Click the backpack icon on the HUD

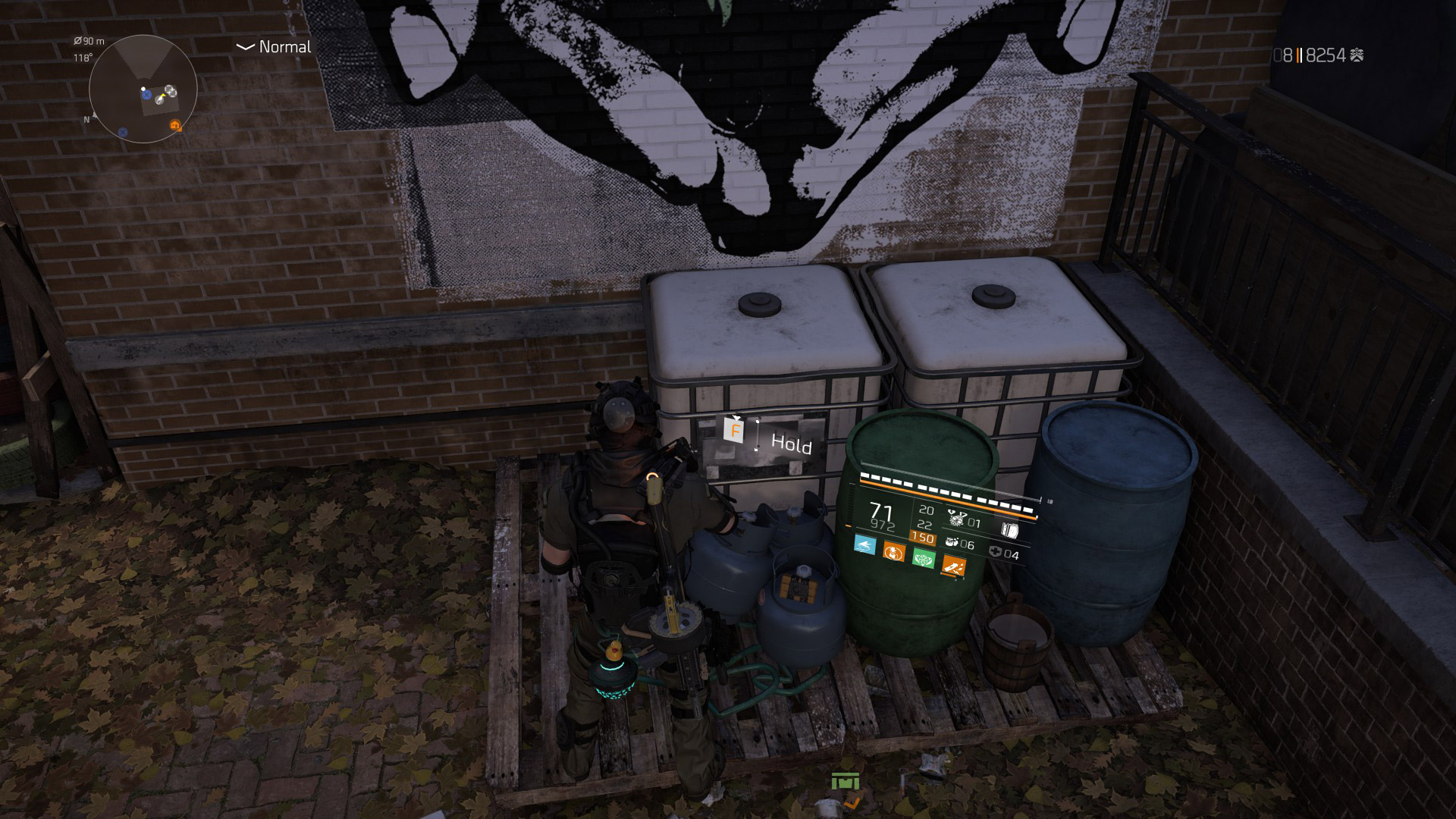pos(1009,530)
